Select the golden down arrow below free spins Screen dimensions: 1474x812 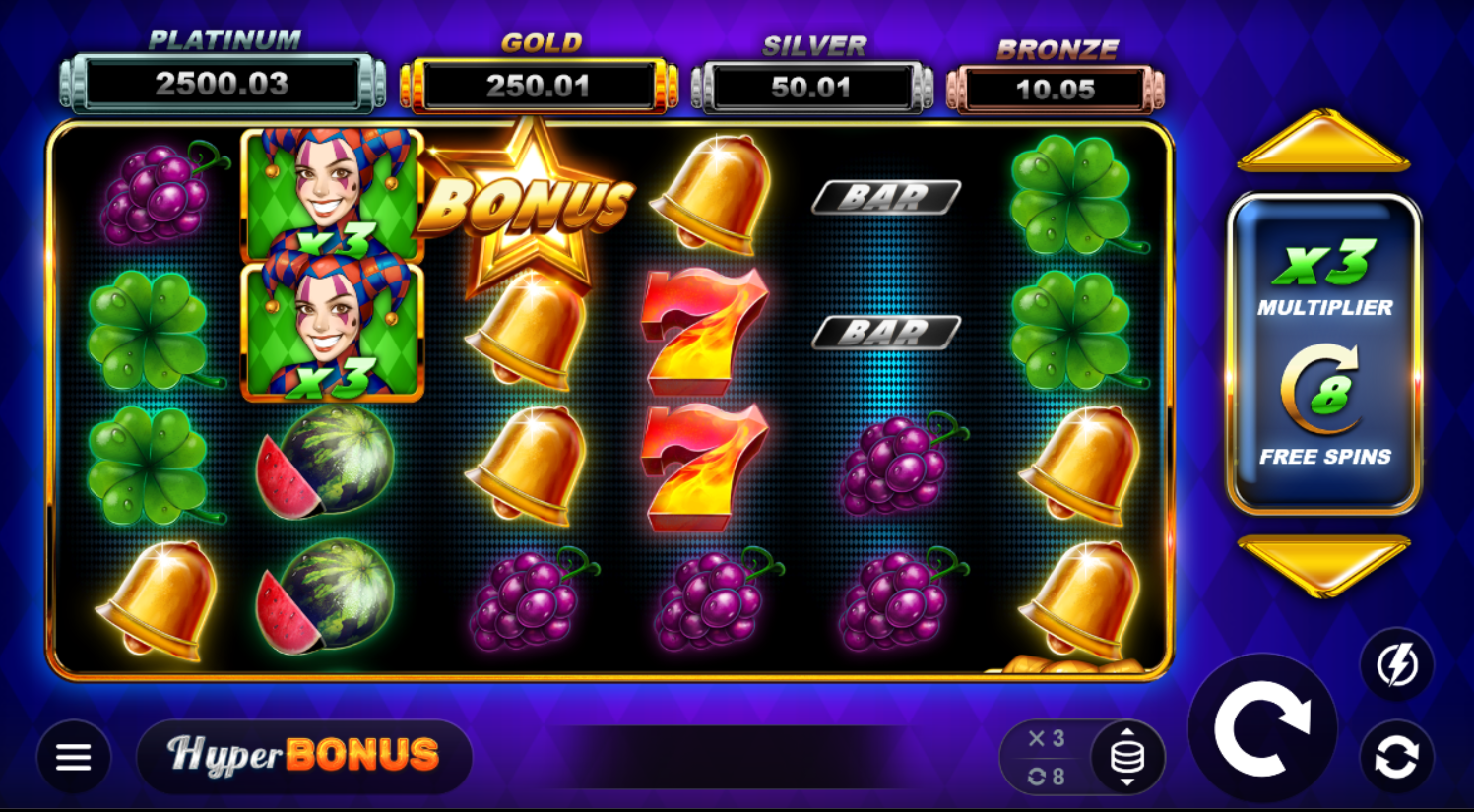click(x=1323, y=564)
